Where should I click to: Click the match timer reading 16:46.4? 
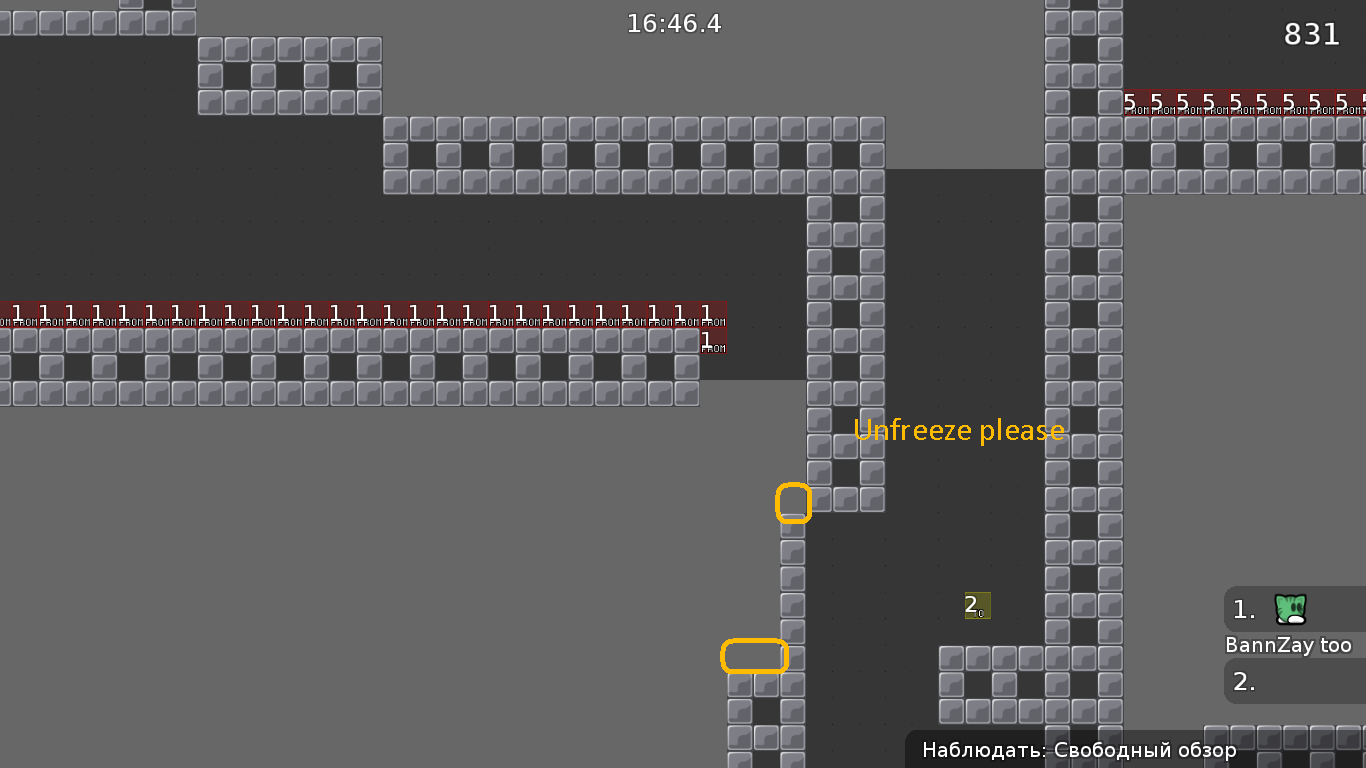tap(675, 24)
